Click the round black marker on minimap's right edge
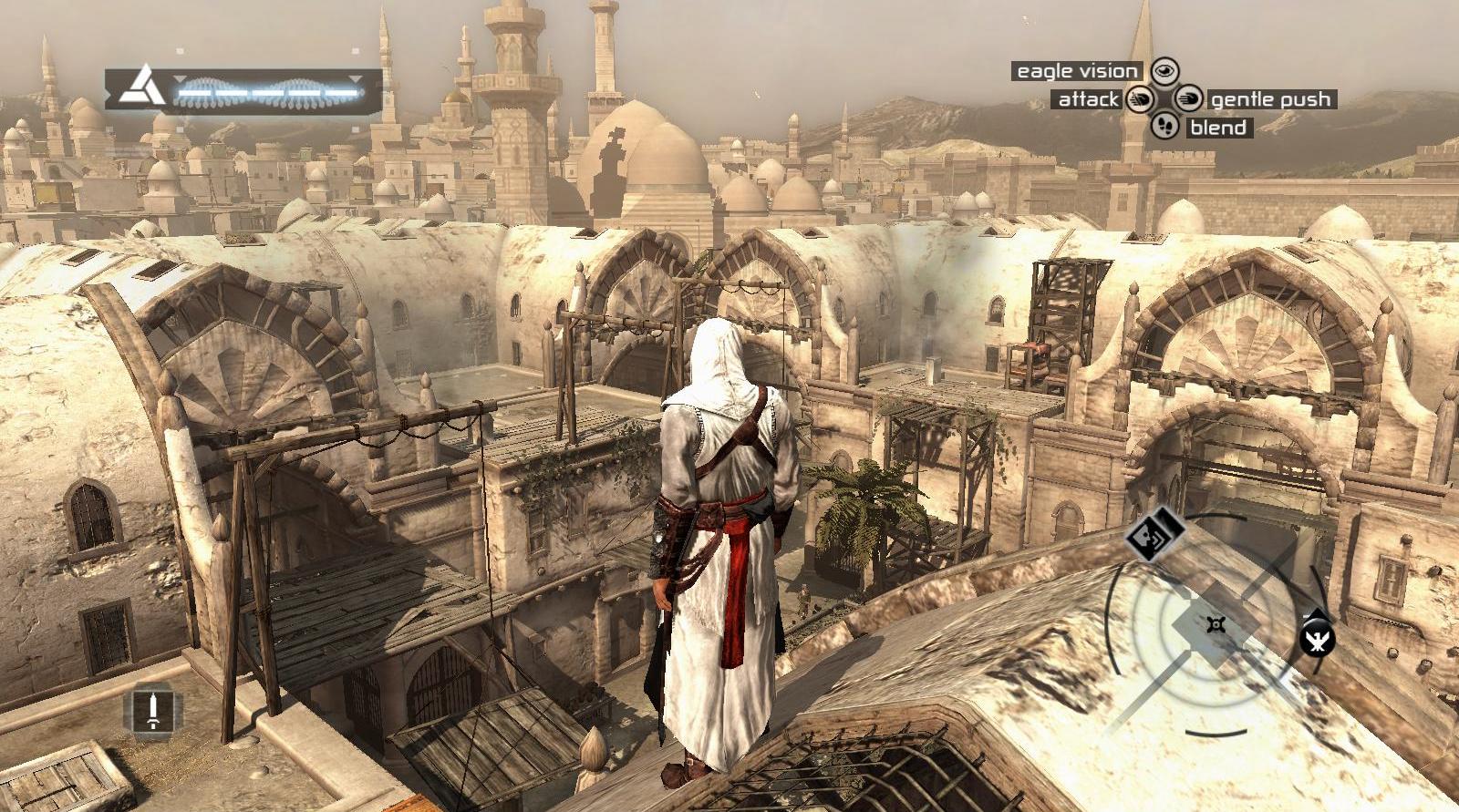Viewport: 1459px width, 812px height. (x=1317, y=636)
